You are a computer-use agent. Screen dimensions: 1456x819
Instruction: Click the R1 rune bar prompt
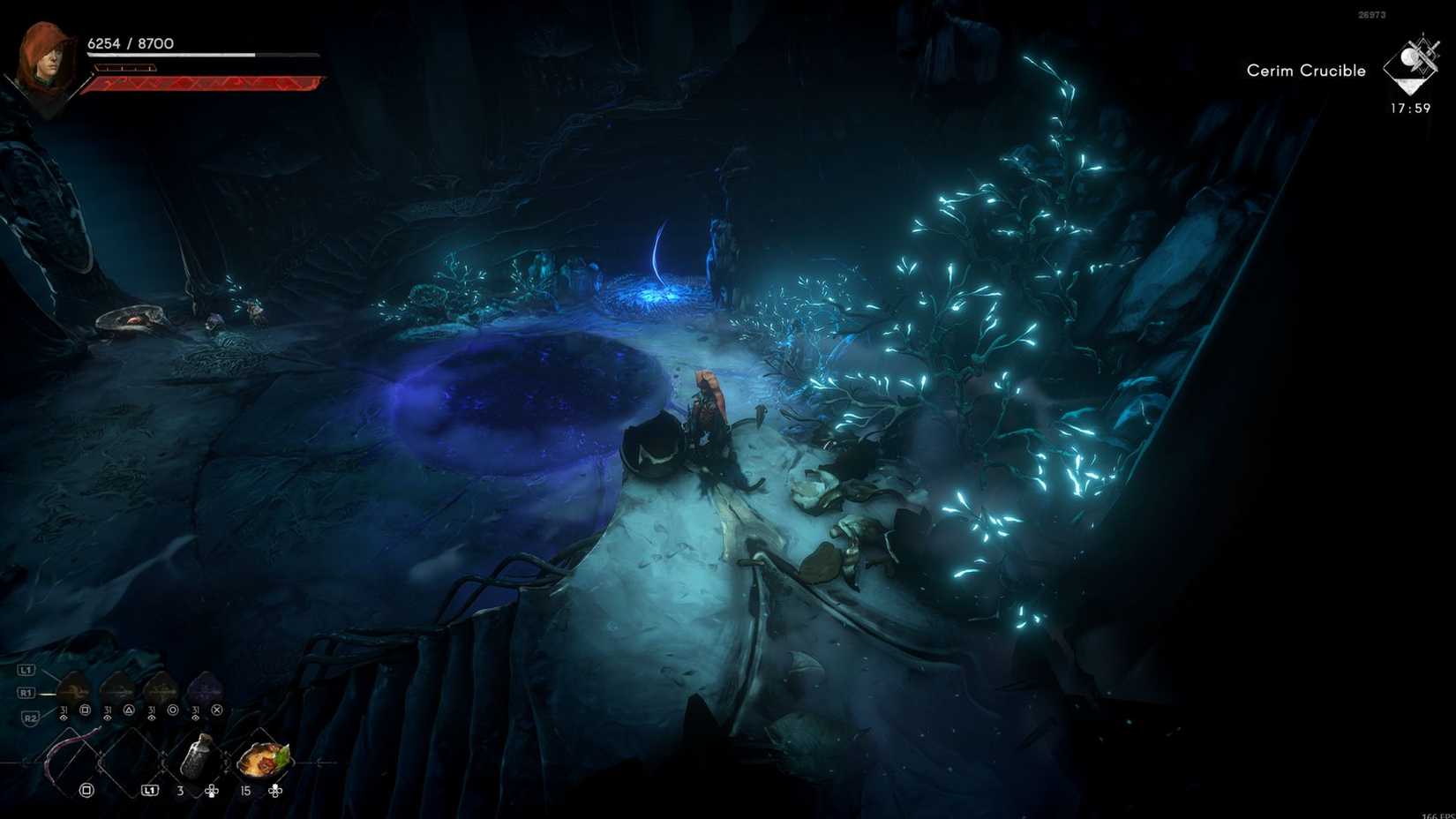click(26, 692)
